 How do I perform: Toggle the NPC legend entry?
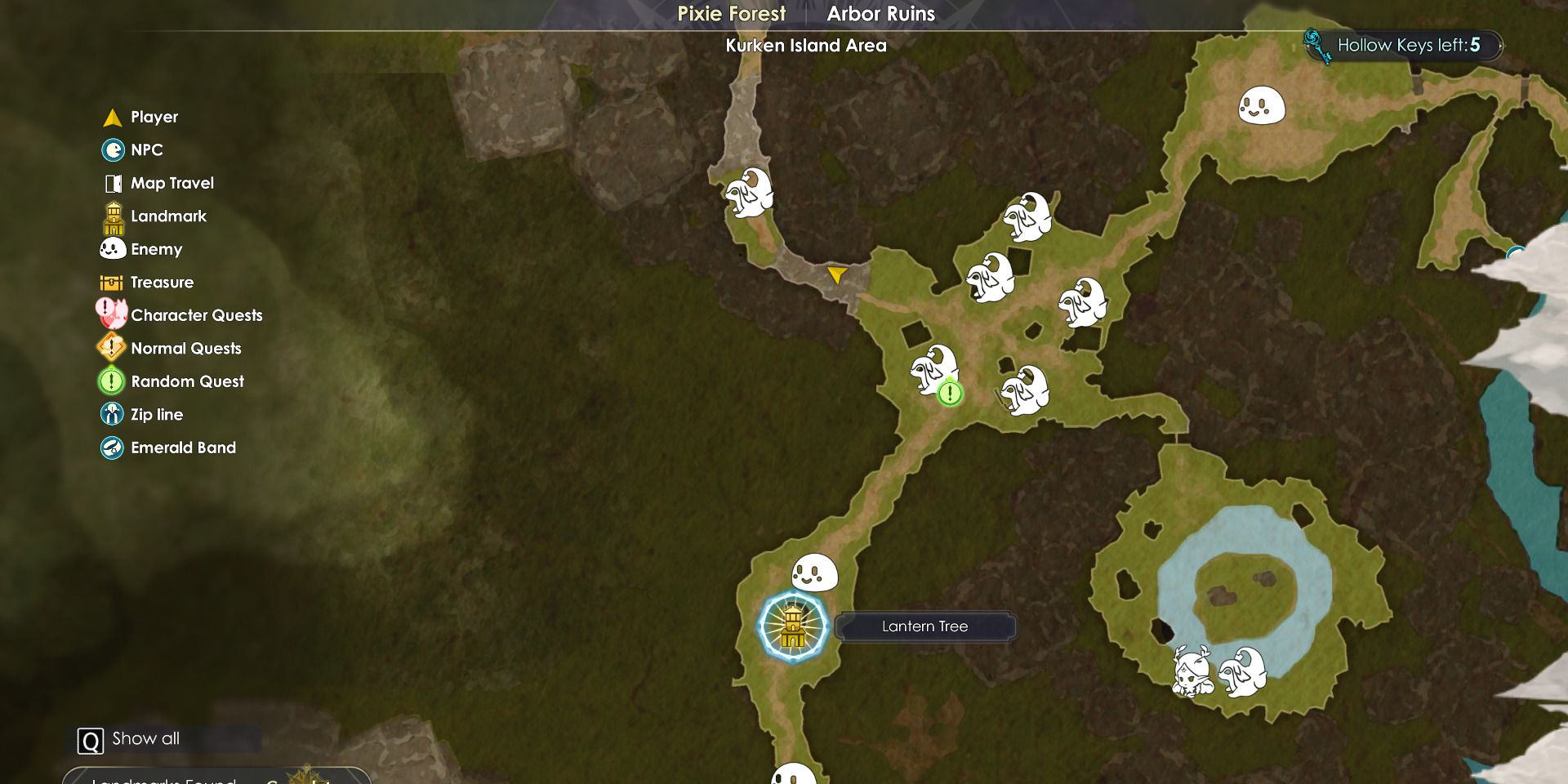[146, 150]
